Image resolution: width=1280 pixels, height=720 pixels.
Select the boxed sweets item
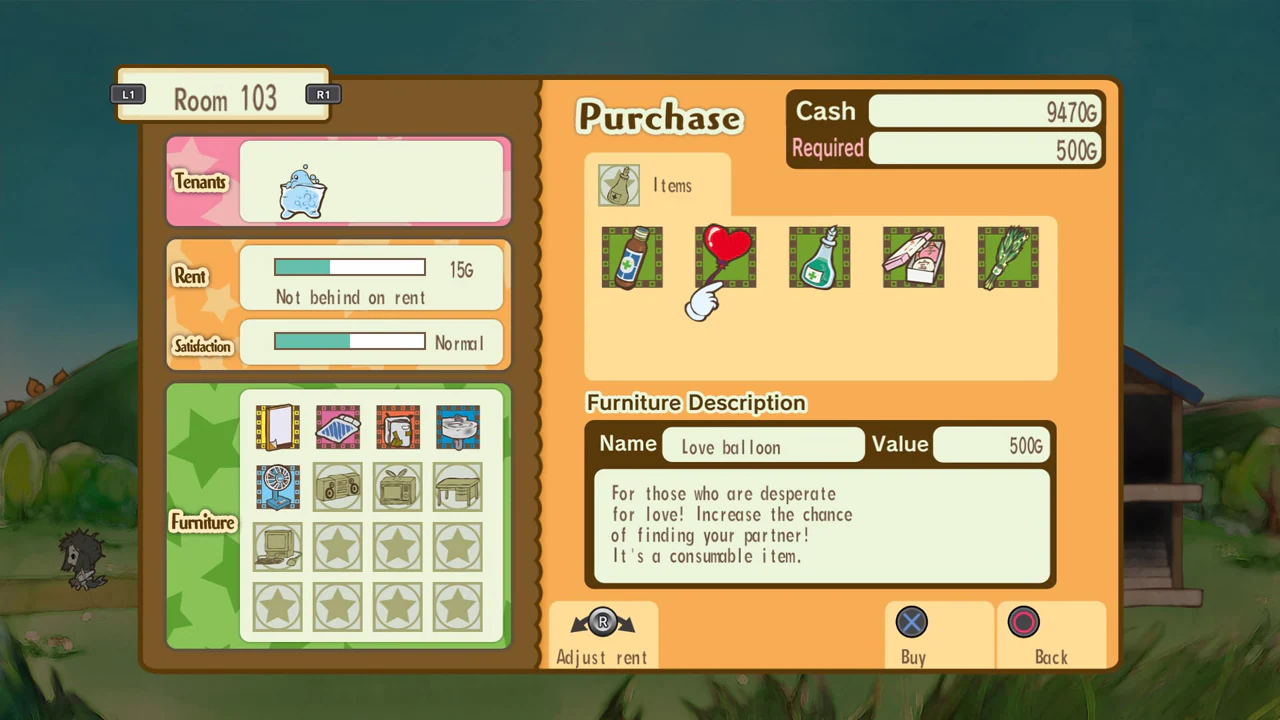[x=912, y=256]
